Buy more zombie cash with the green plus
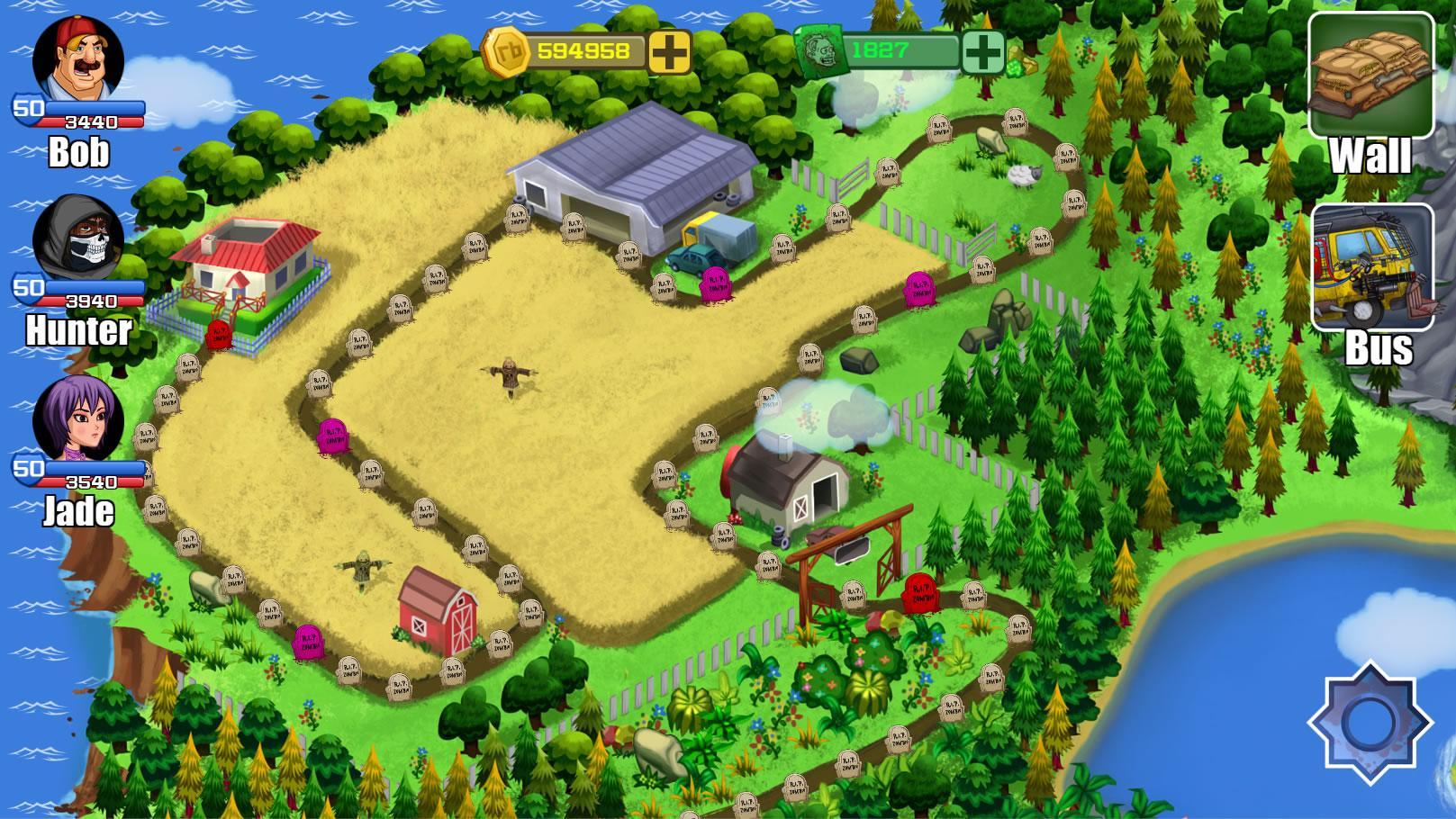This screenshot has width=1456, height=819. pyautogui.click(x=983, y=52)
